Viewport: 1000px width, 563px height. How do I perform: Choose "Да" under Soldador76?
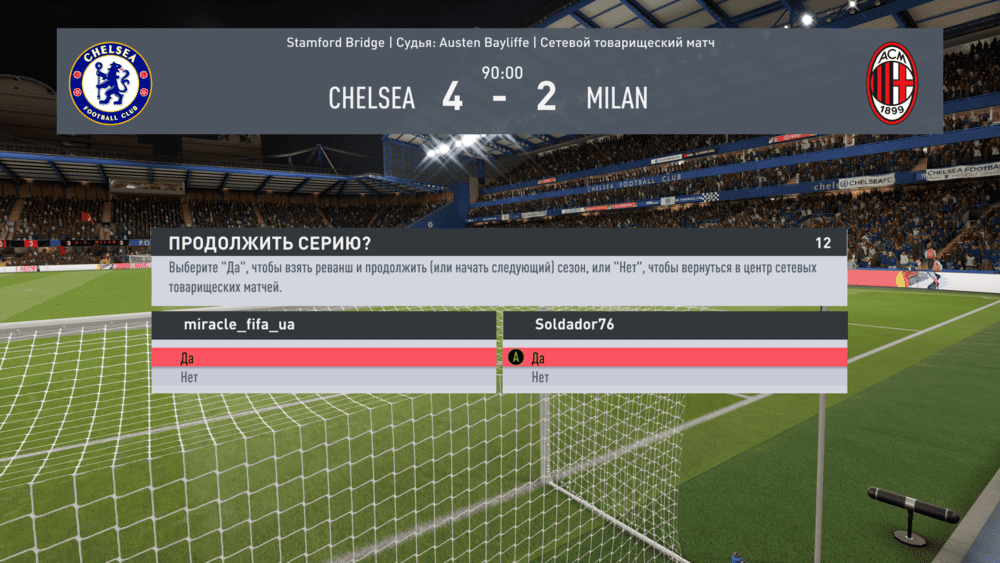pyautogui.click(x=673, y=358)
